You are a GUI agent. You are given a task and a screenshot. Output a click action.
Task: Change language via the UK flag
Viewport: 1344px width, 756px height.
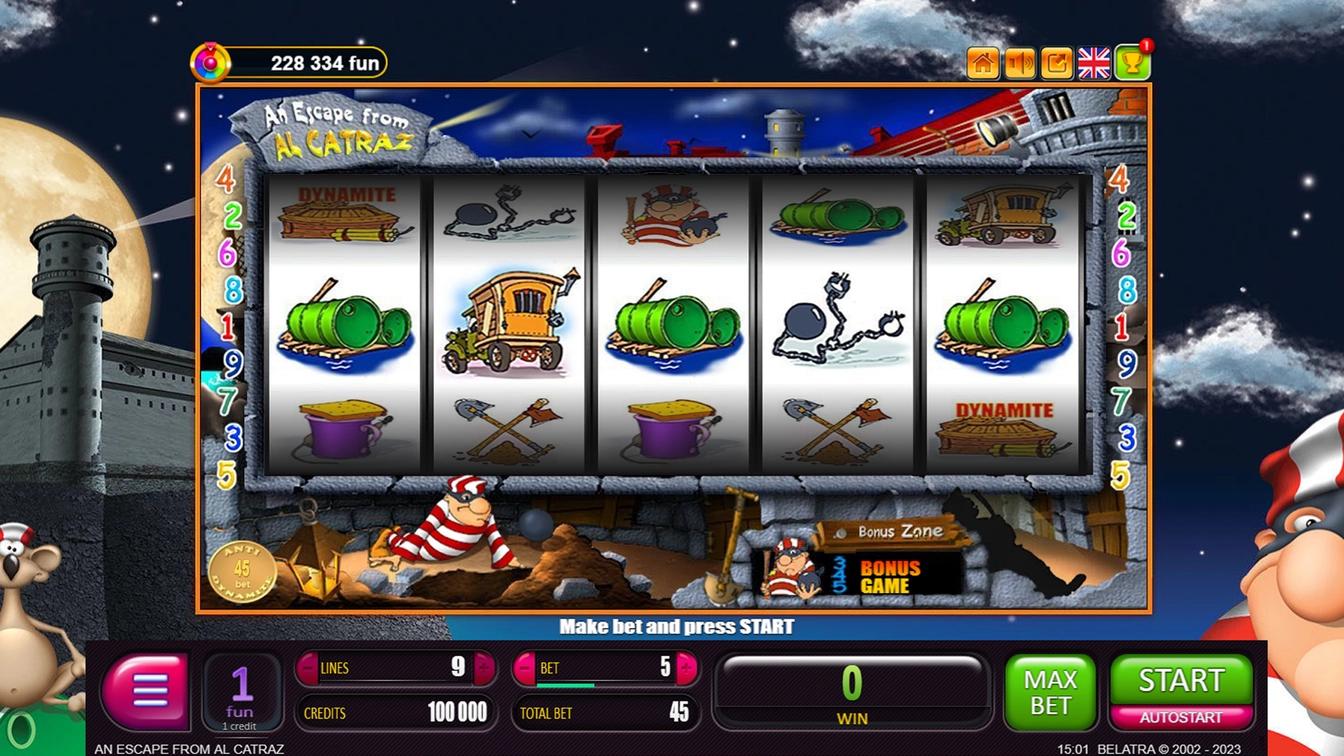coord(1094,64)
